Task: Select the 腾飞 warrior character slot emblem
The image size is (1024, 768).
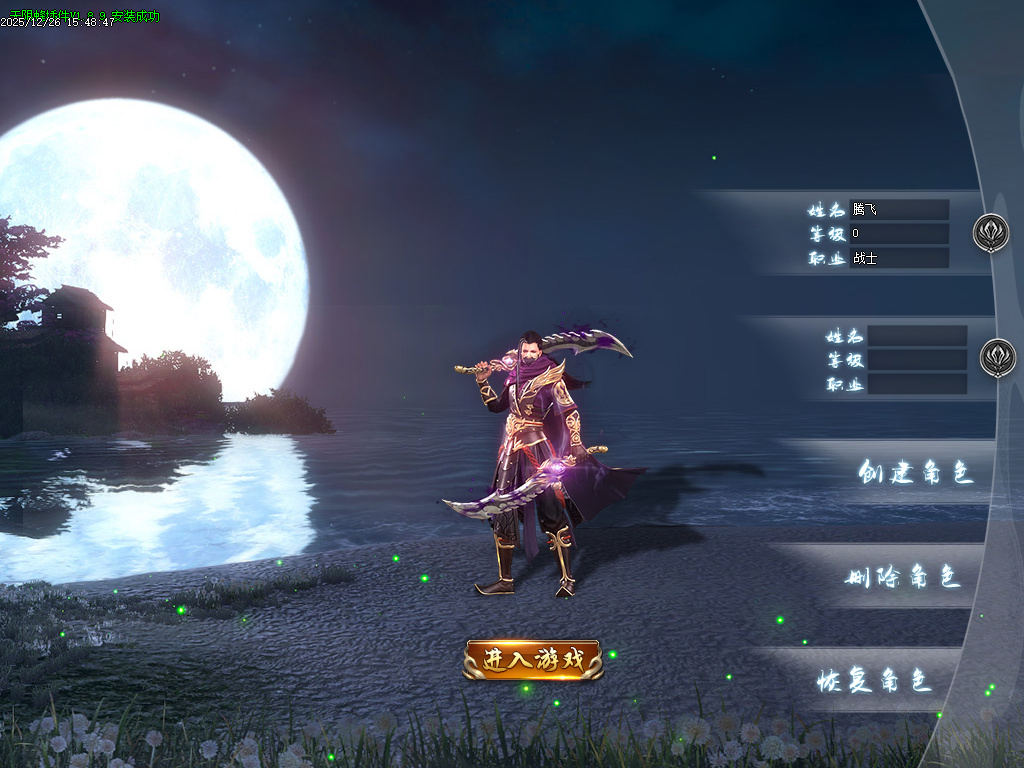Action: pos(991,233)
